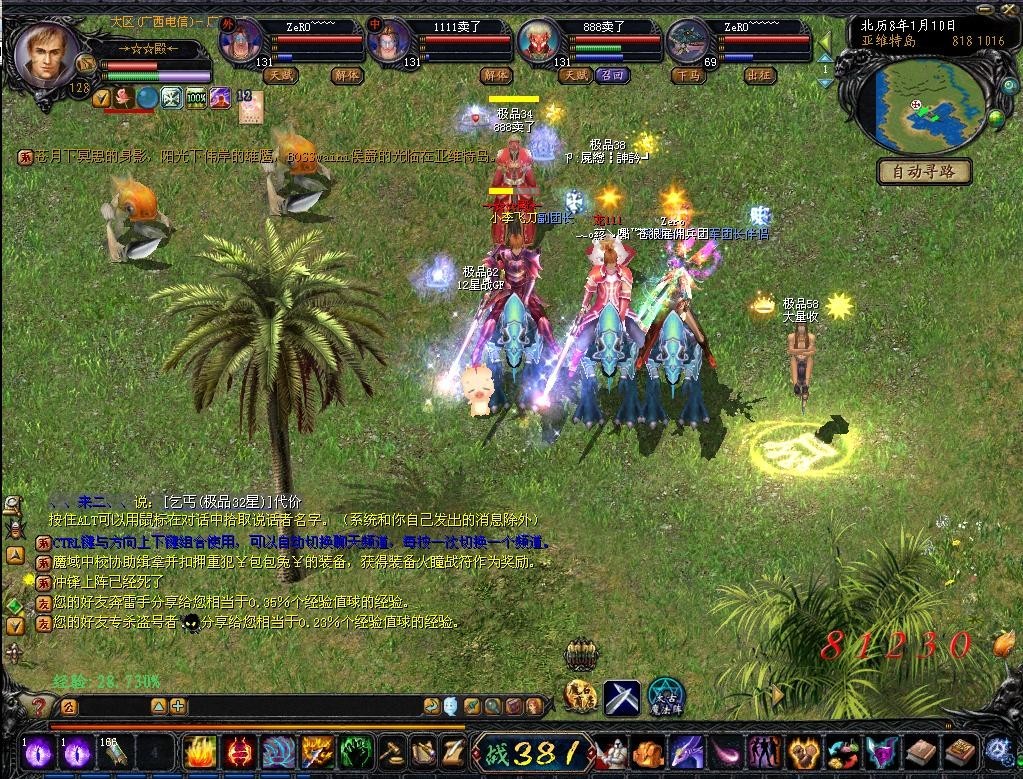Image resolution: width=1023 pixels, height=779 pixels.
Task: Click the 100% buff status icon
Action: pos(196,98)
